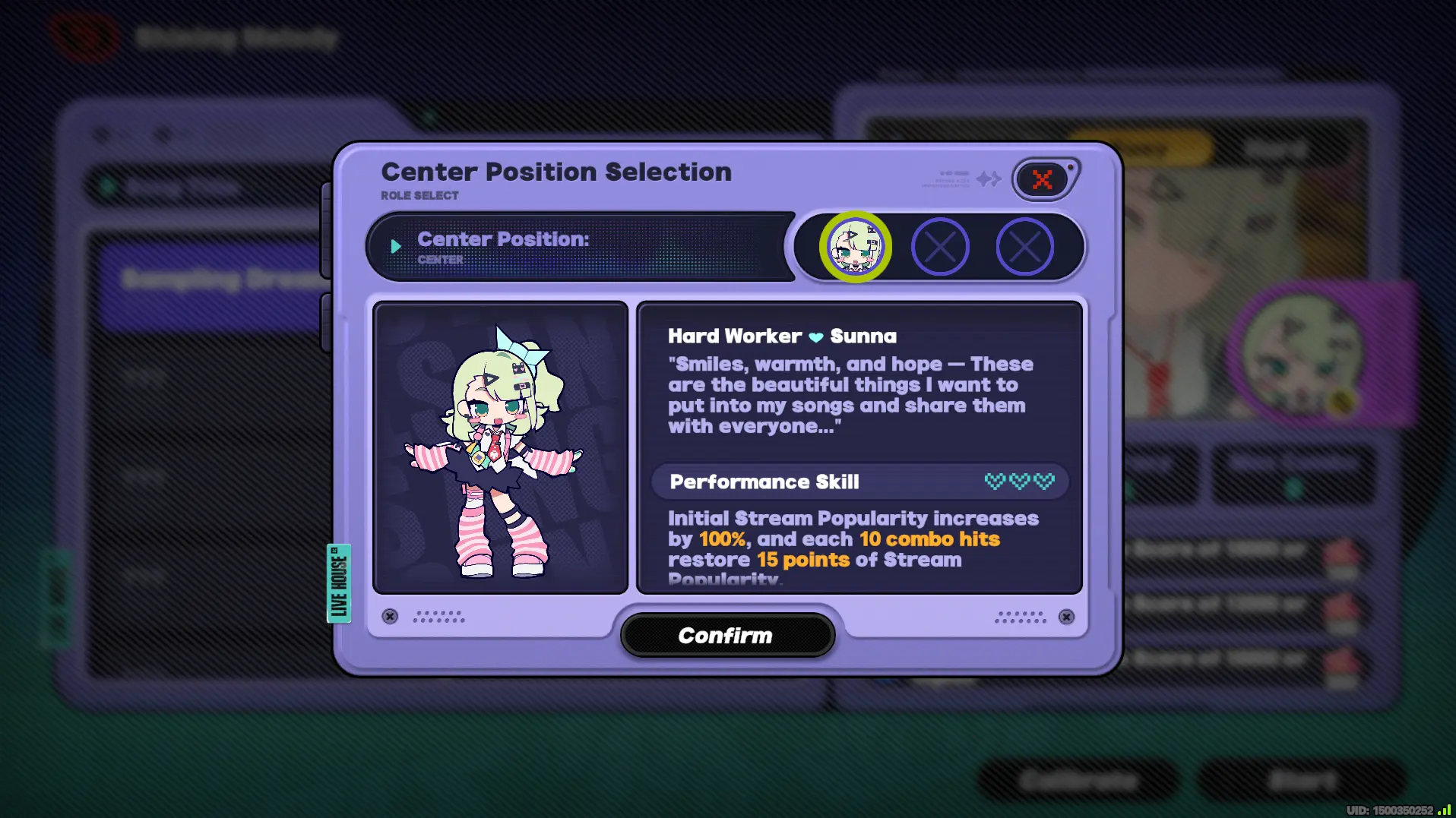This screenshot has height=818, width=1456.
Task: Close the Center Position Selection dialog
Action: pos(1043,179)
